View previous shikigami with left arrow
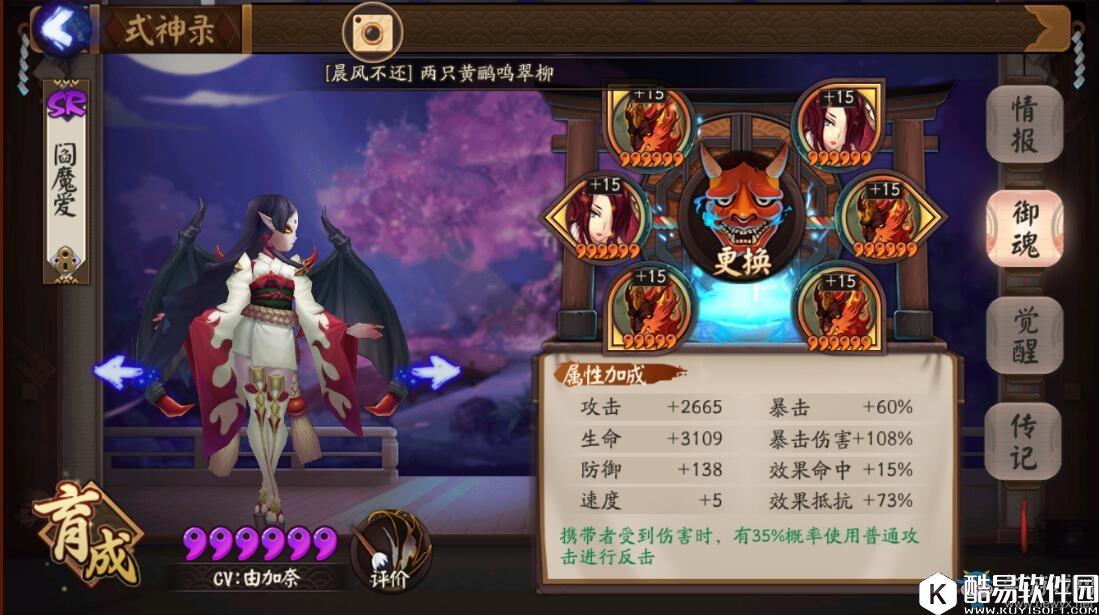Image resolution: width=1099 pixels, height=615 pixels. 118,373
